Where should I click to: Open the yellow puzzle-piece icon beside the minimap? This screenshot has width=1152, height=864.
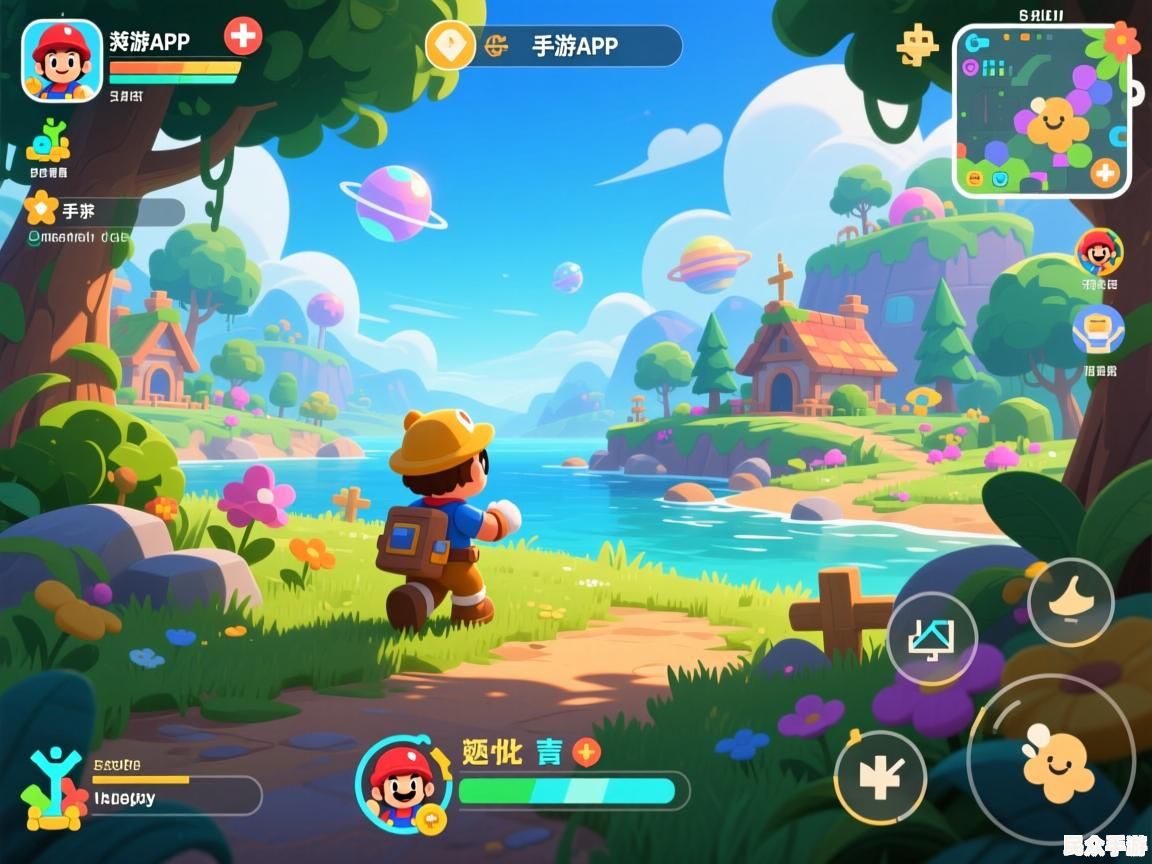click(916, 45)
